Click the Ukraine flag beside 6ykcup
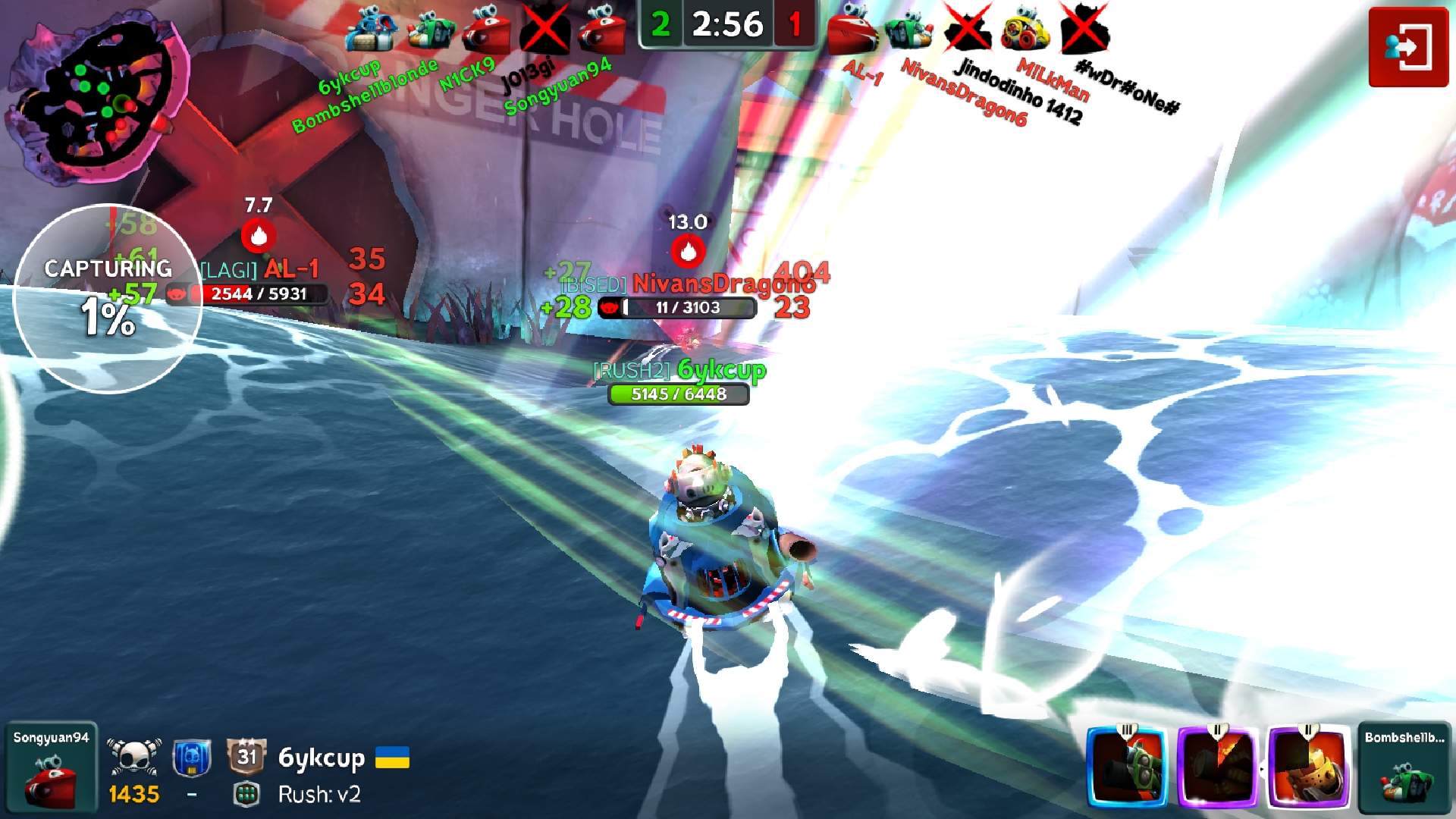The height and width of the screenshot is (819, 1456). (392, 757)
